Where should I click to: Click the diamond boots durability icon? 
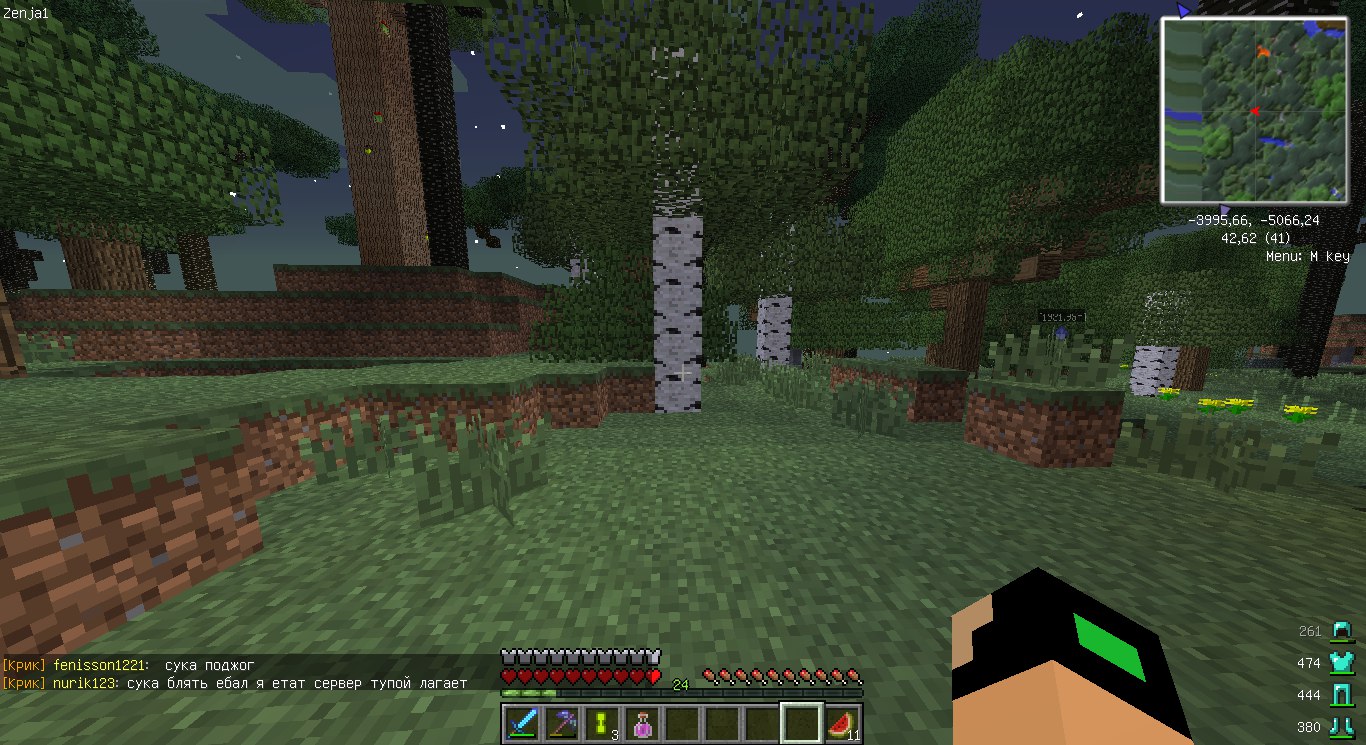pyautogui.click(x=1341, y=727)
